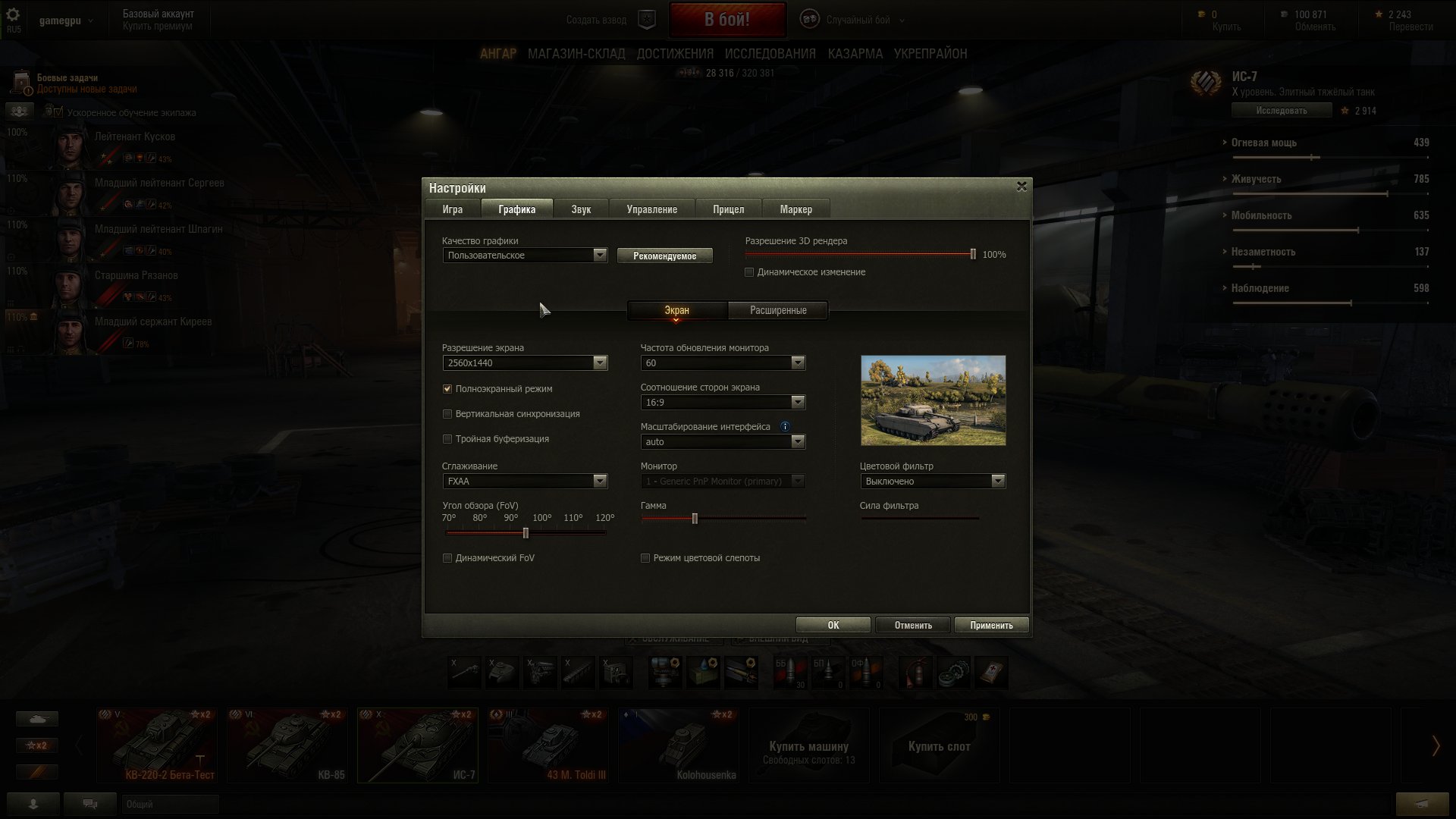Enable Динамический FoV checkbox
Viewport: 1456px width, 819px height.
pyautogui.click(x=447, y=557)
